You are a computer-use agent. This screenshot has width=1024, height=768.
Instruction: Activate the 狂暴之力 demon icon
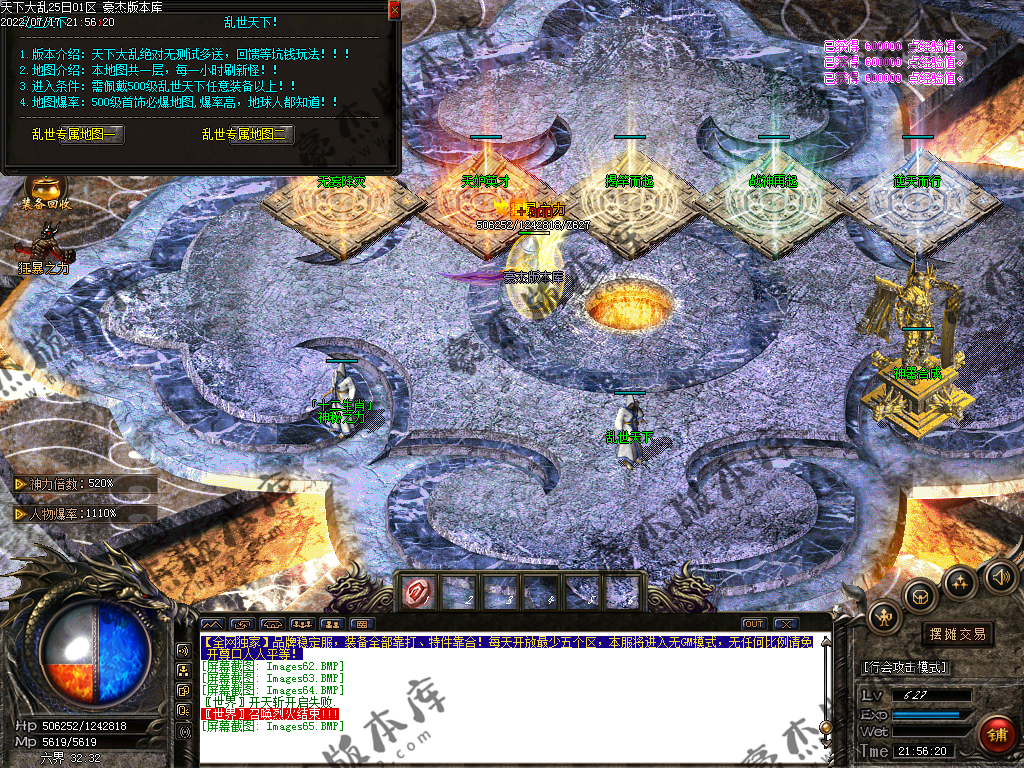[x=45, y=245]
